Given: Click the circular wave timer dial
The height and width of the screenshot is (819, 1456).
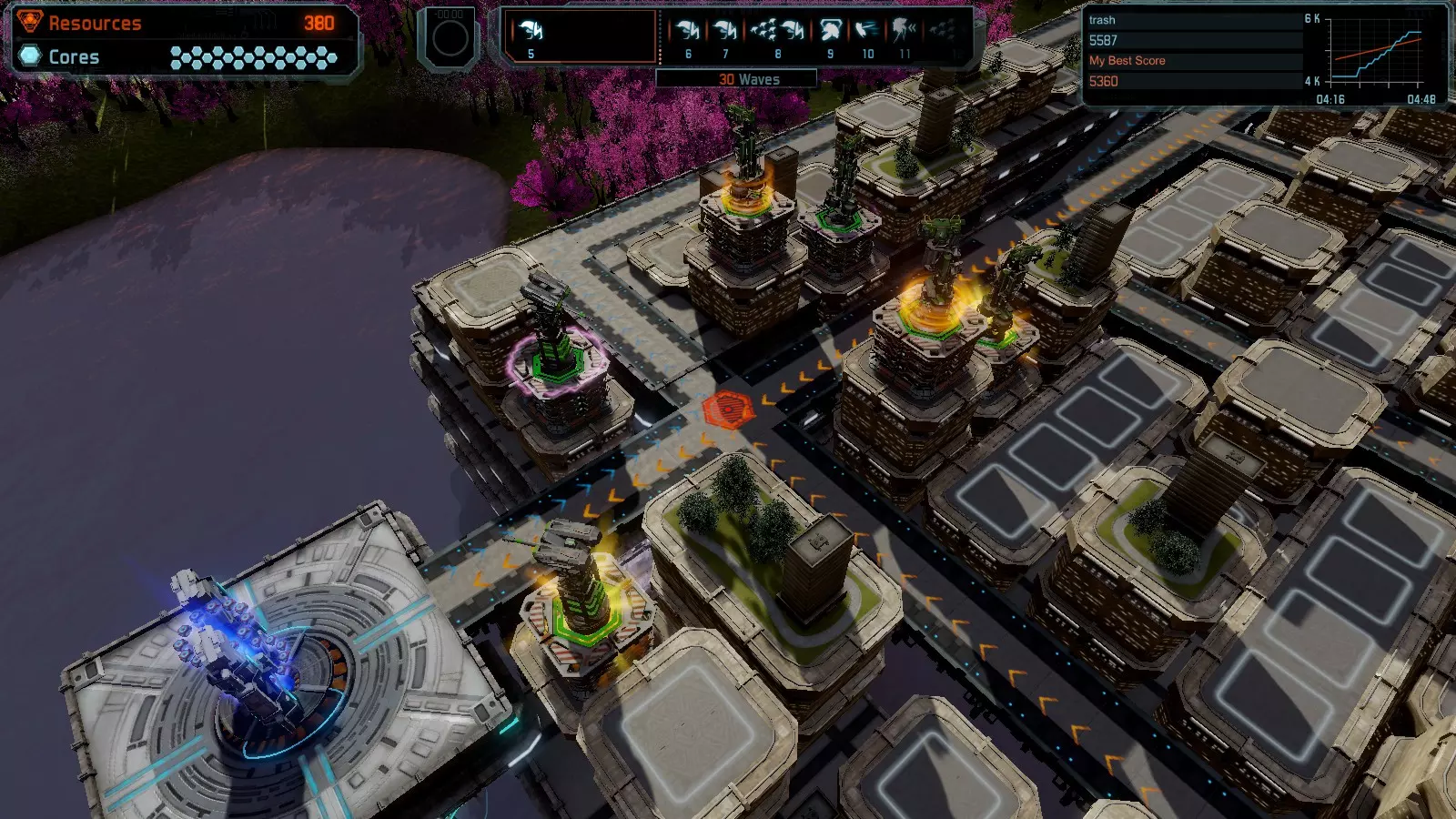Looking at the screenshot, I should click(x=450, y=38).
